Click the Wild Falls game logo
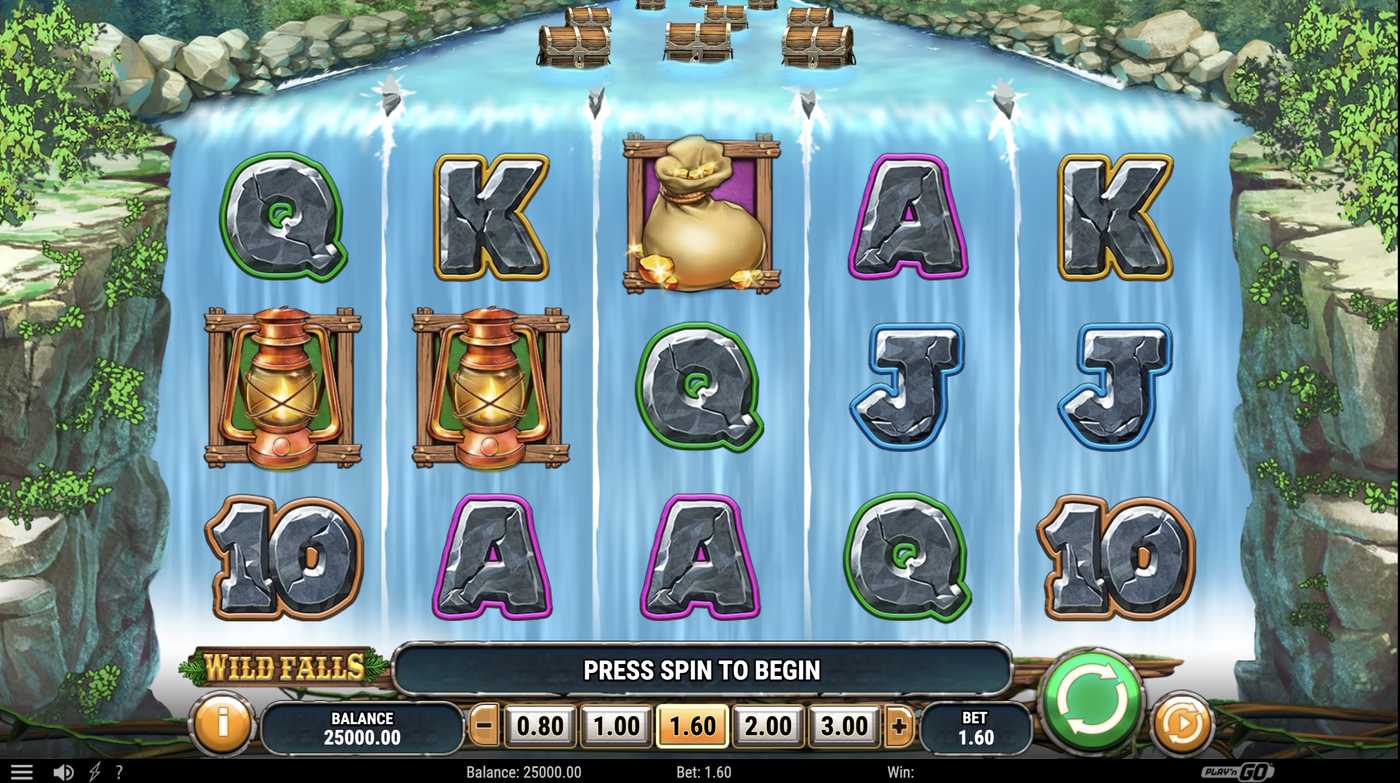The height and width of the screenshot is (783, 1400). [283, 668]
